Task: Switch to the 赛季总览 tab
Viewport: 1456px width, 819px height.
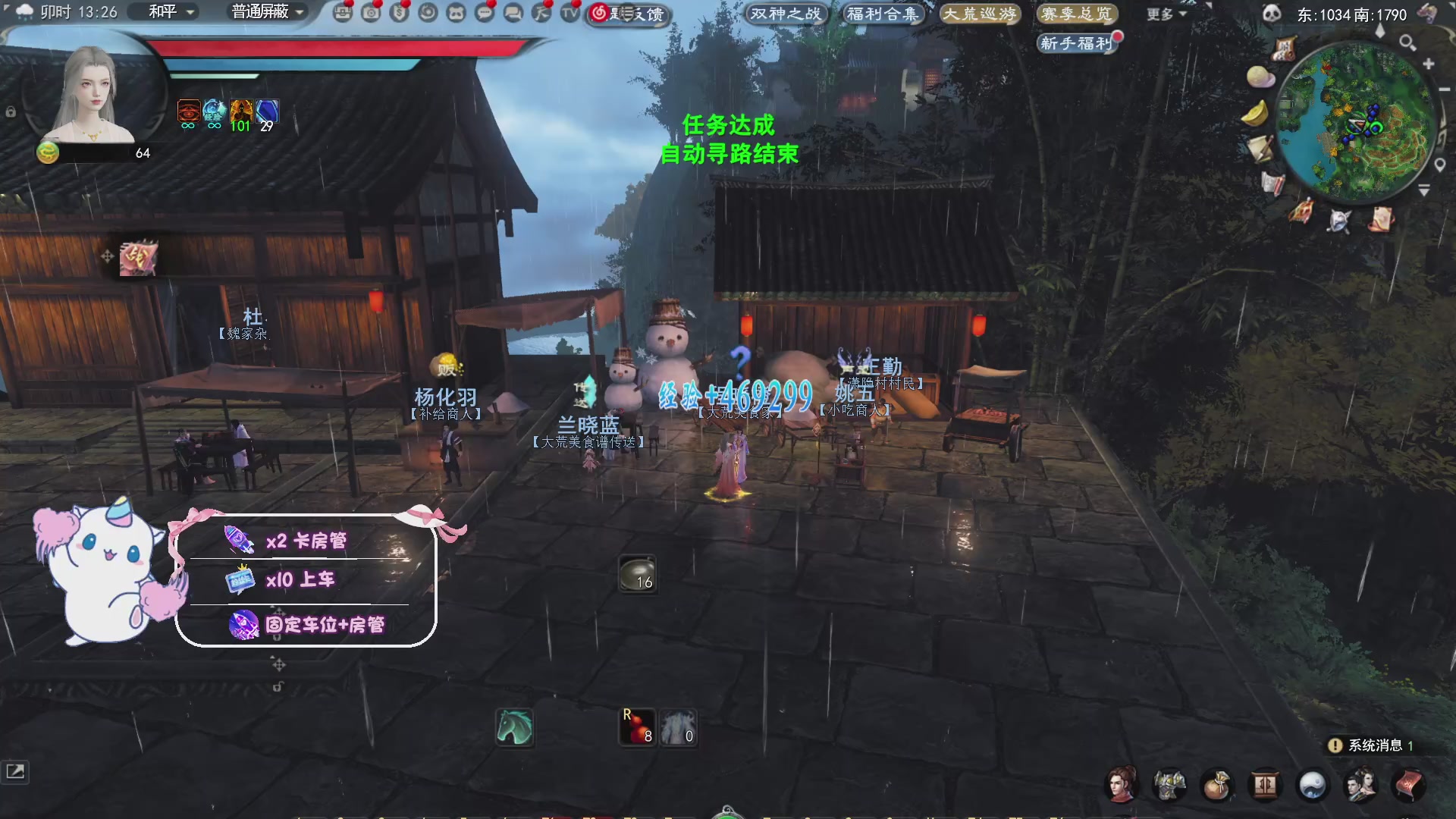Action: (1078, 13)
